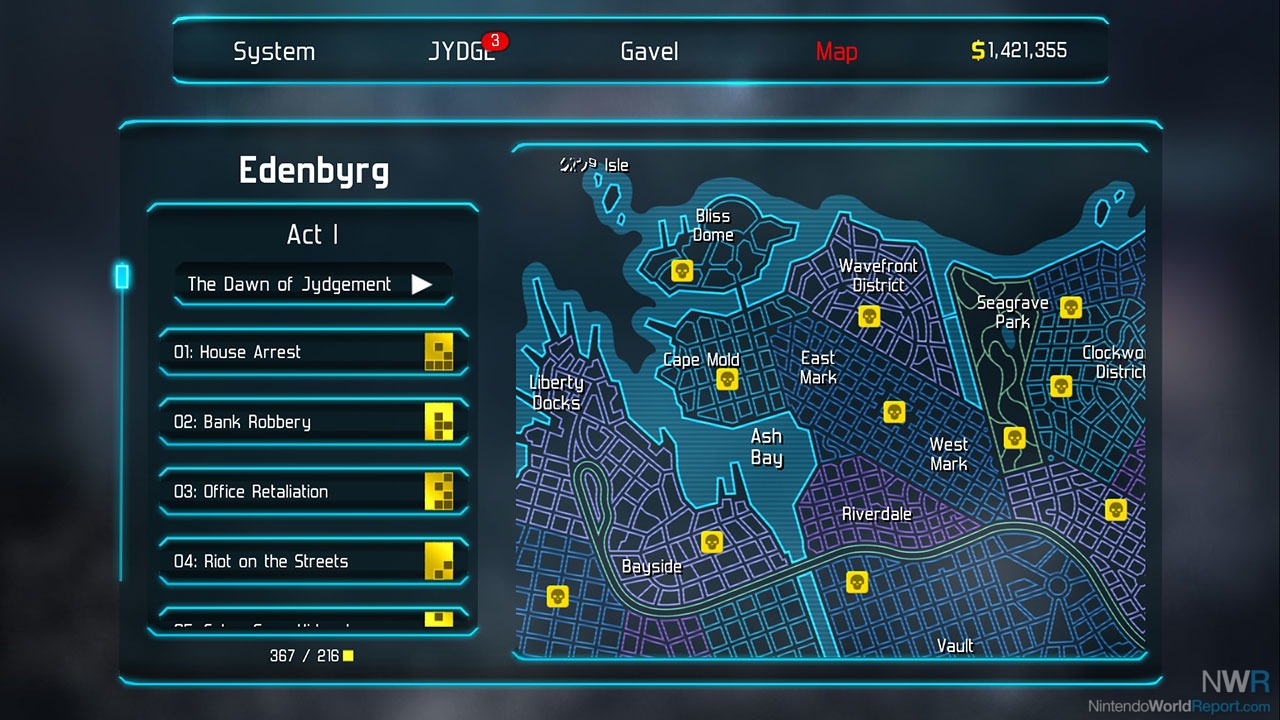Select the Clockwork District skull marker

pos(1061,385)
